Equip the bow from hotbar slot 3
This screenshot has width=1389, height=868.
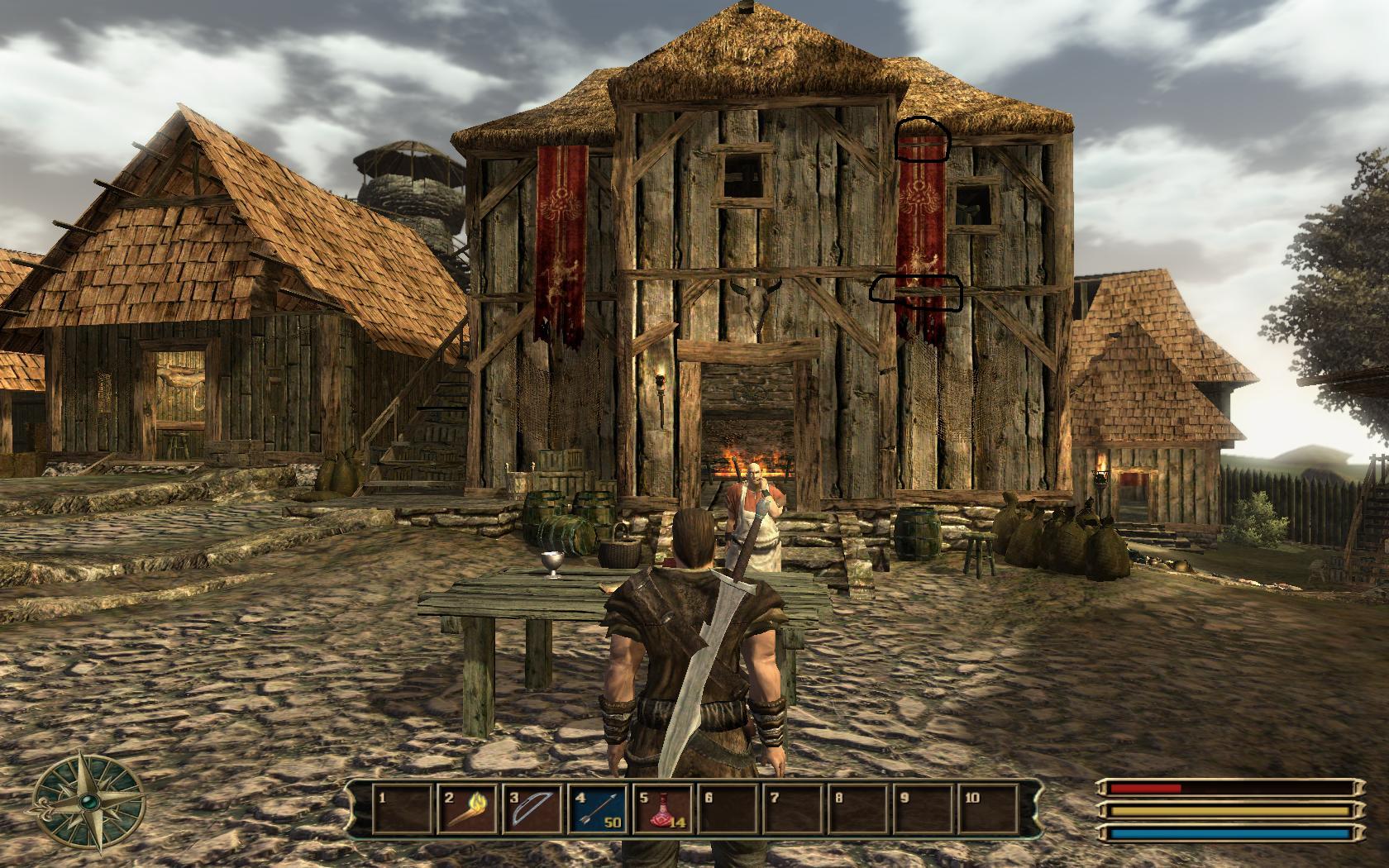click(532, 808)
